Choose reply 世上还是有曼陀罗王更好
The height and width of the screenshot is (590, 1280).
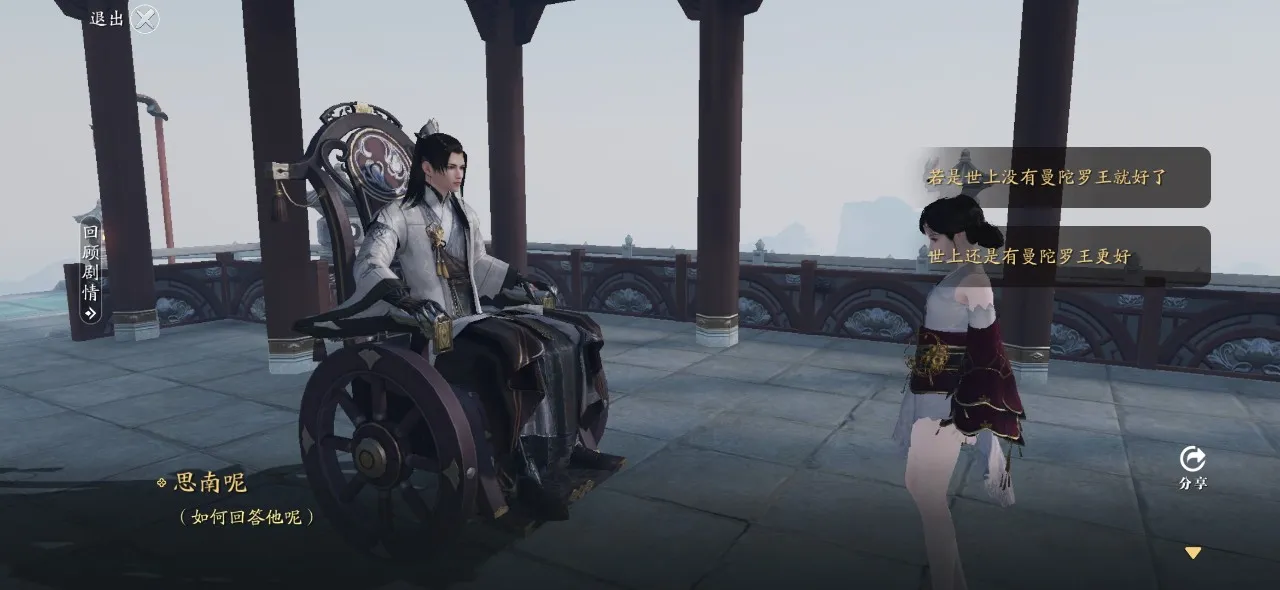1063,256
